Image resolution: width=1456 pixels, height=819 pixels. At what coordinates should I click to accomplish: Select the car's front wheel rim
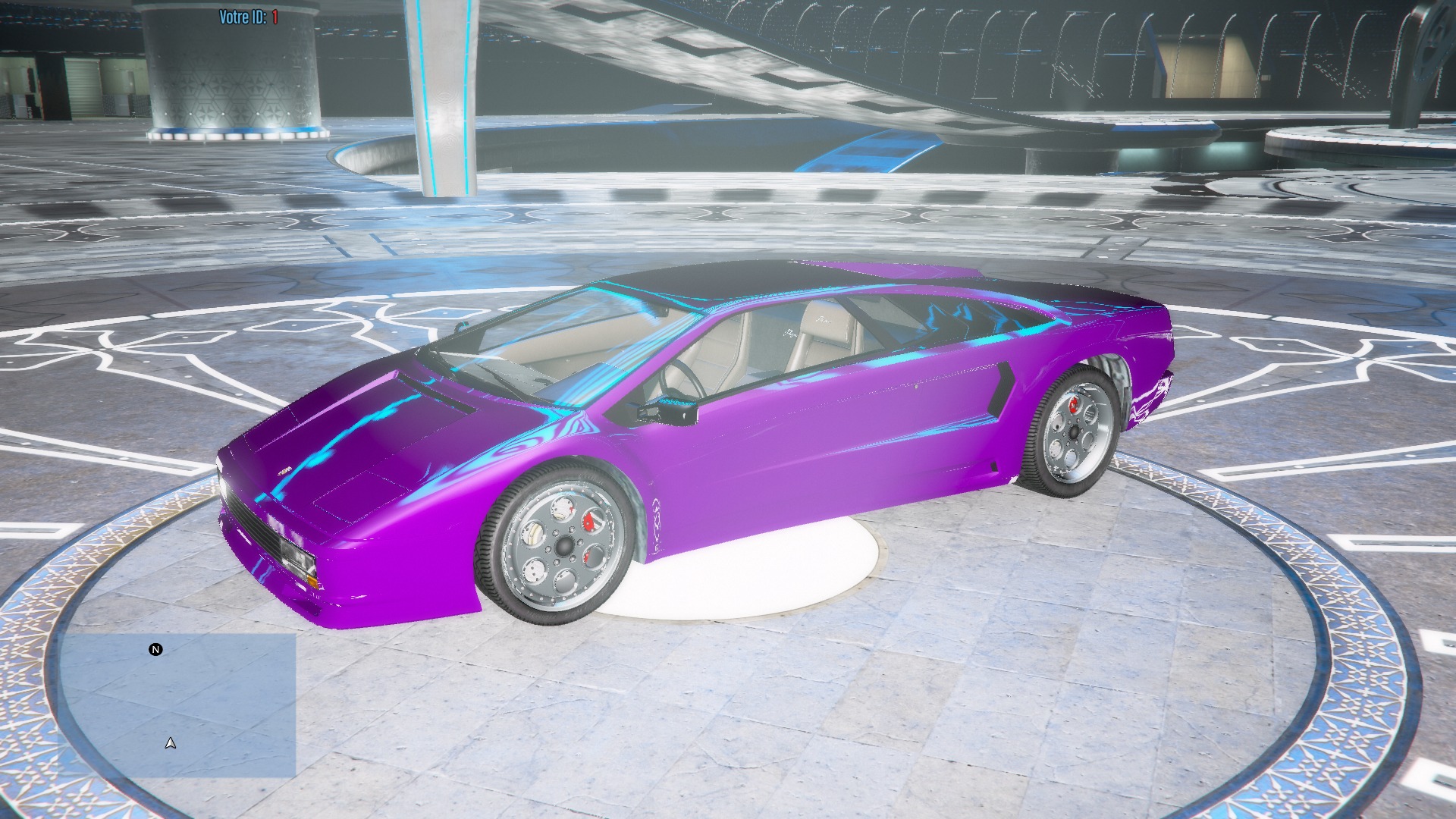point(561,546)
